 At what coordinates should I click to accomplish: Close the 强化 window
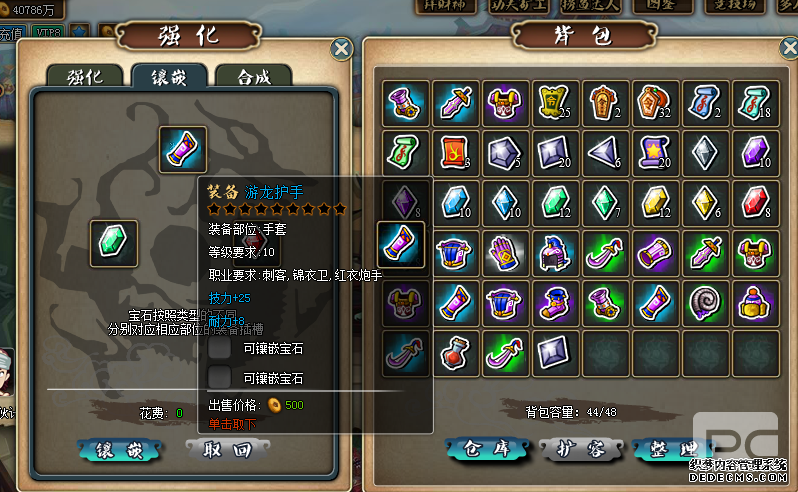click(x=342, y=48)
